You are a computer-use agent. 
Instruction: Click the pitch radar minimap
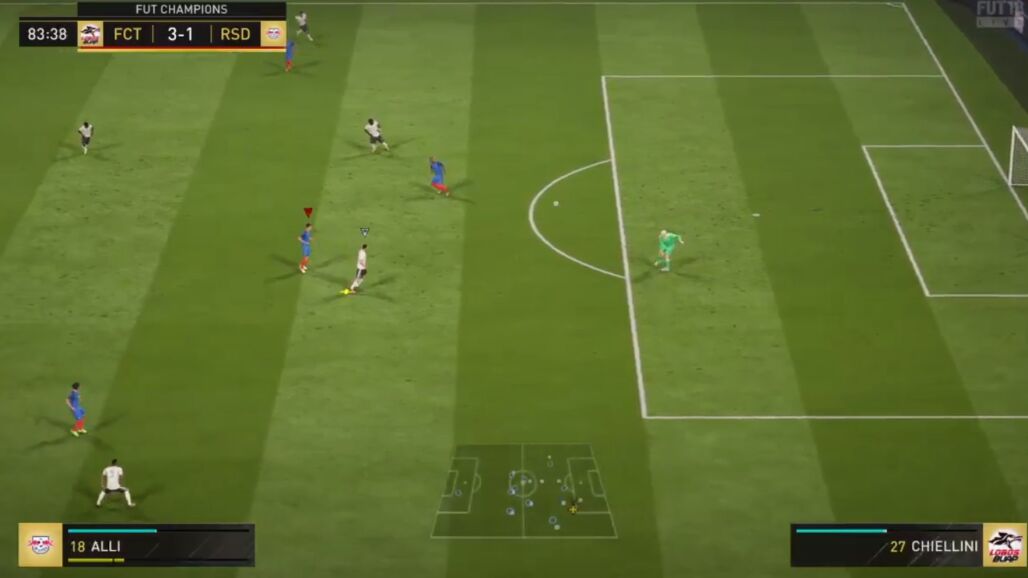click(523, 491)
